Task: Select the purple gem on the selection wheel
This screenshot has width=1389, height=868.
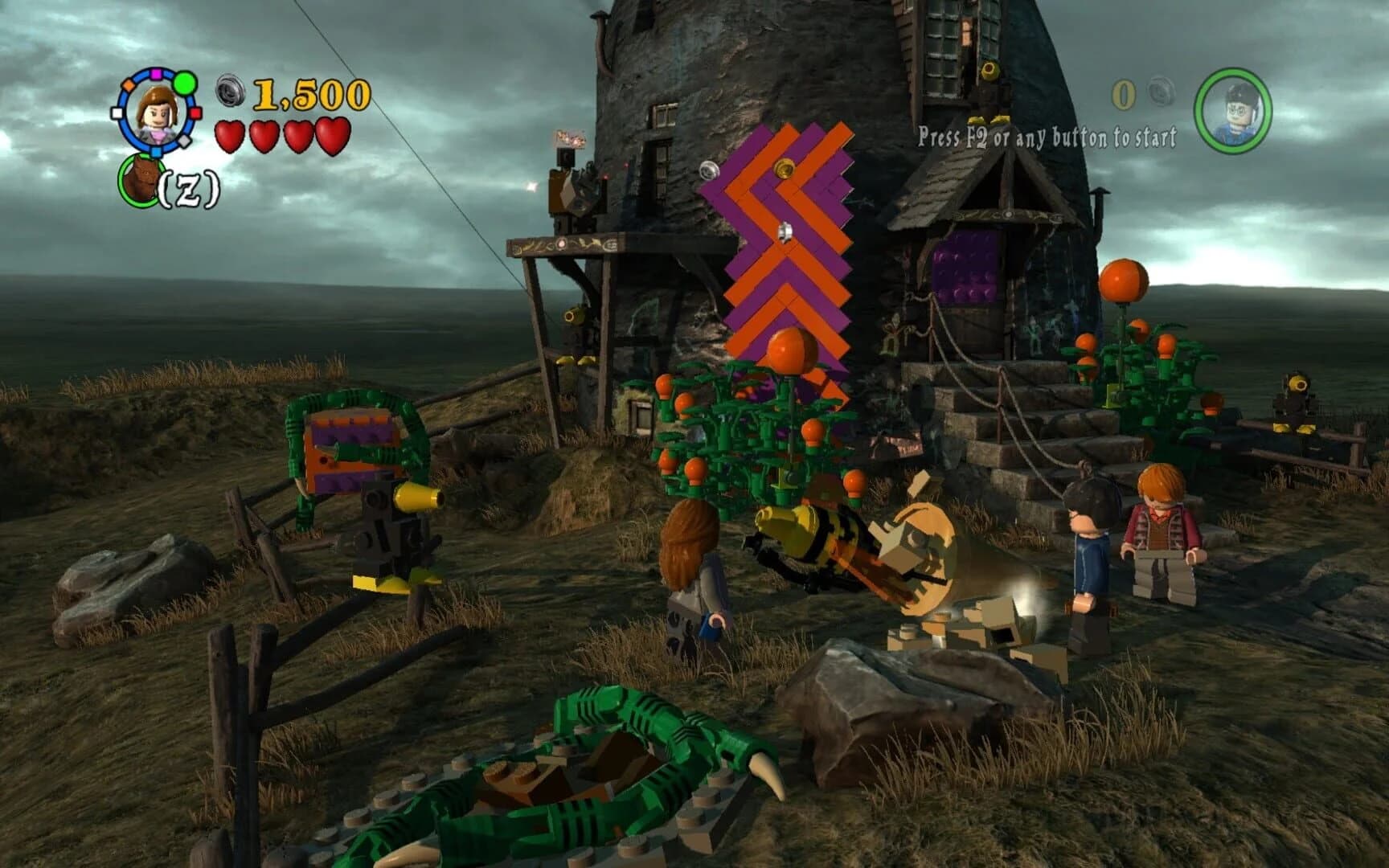Action: [x=155, y=74]
